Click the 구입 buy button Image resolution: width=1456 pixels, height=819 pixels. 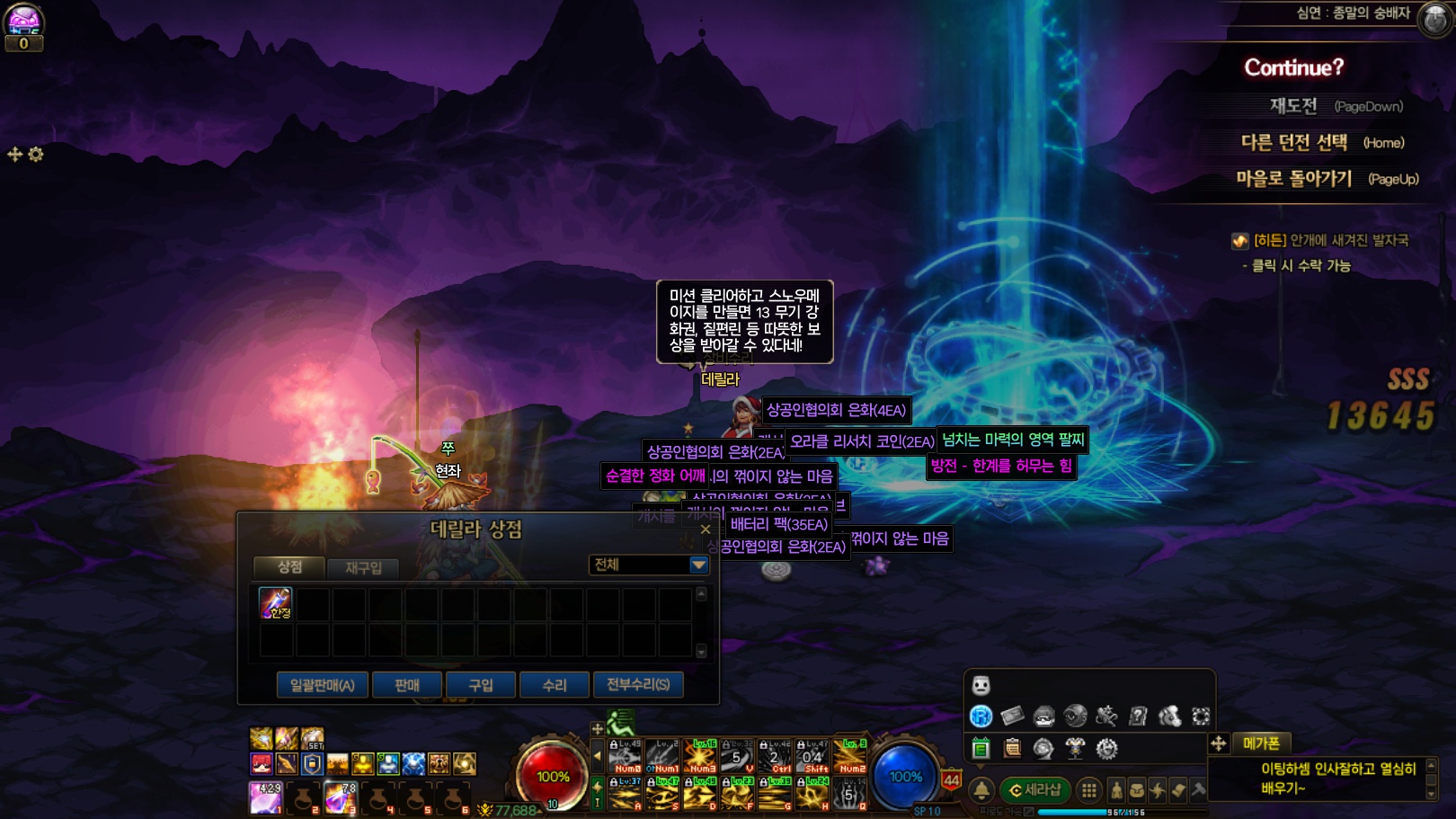tap(481, 685)
